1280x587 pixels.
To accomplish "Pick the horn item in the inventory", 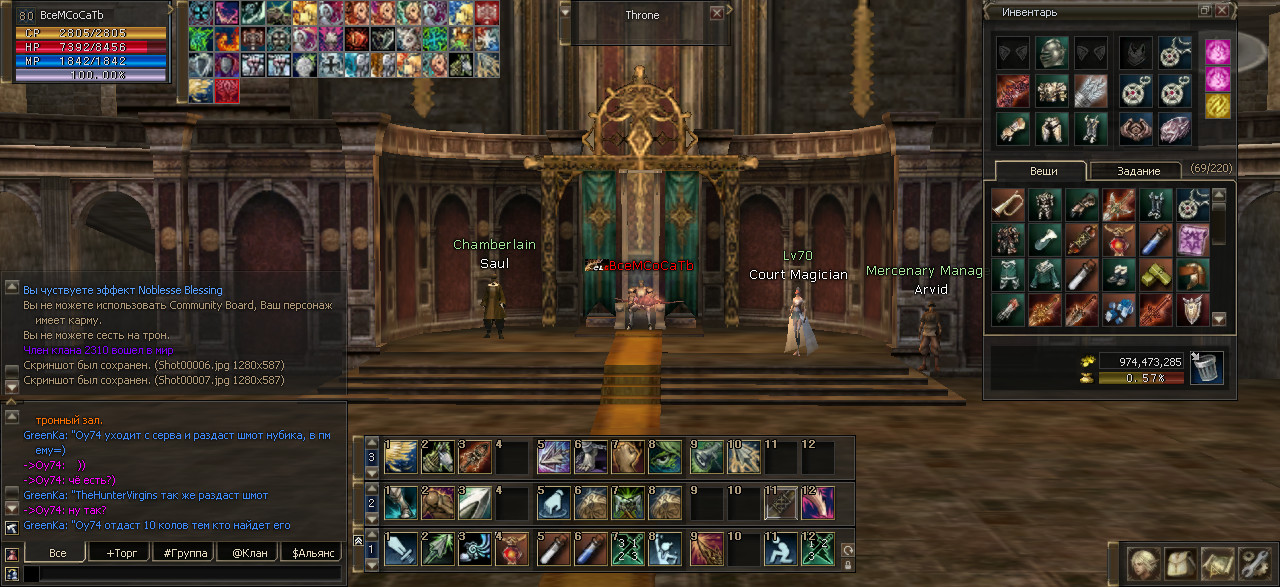I will pyautogui.click(x=1006, y=204).
